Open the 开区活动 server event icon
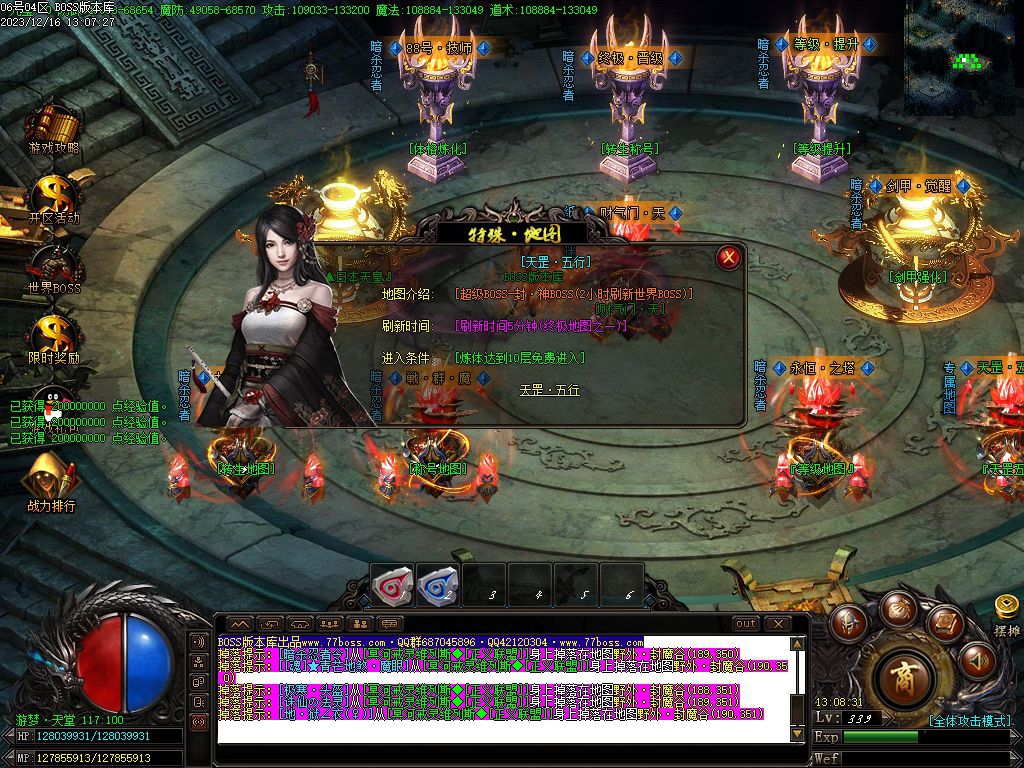 (53, 197)
